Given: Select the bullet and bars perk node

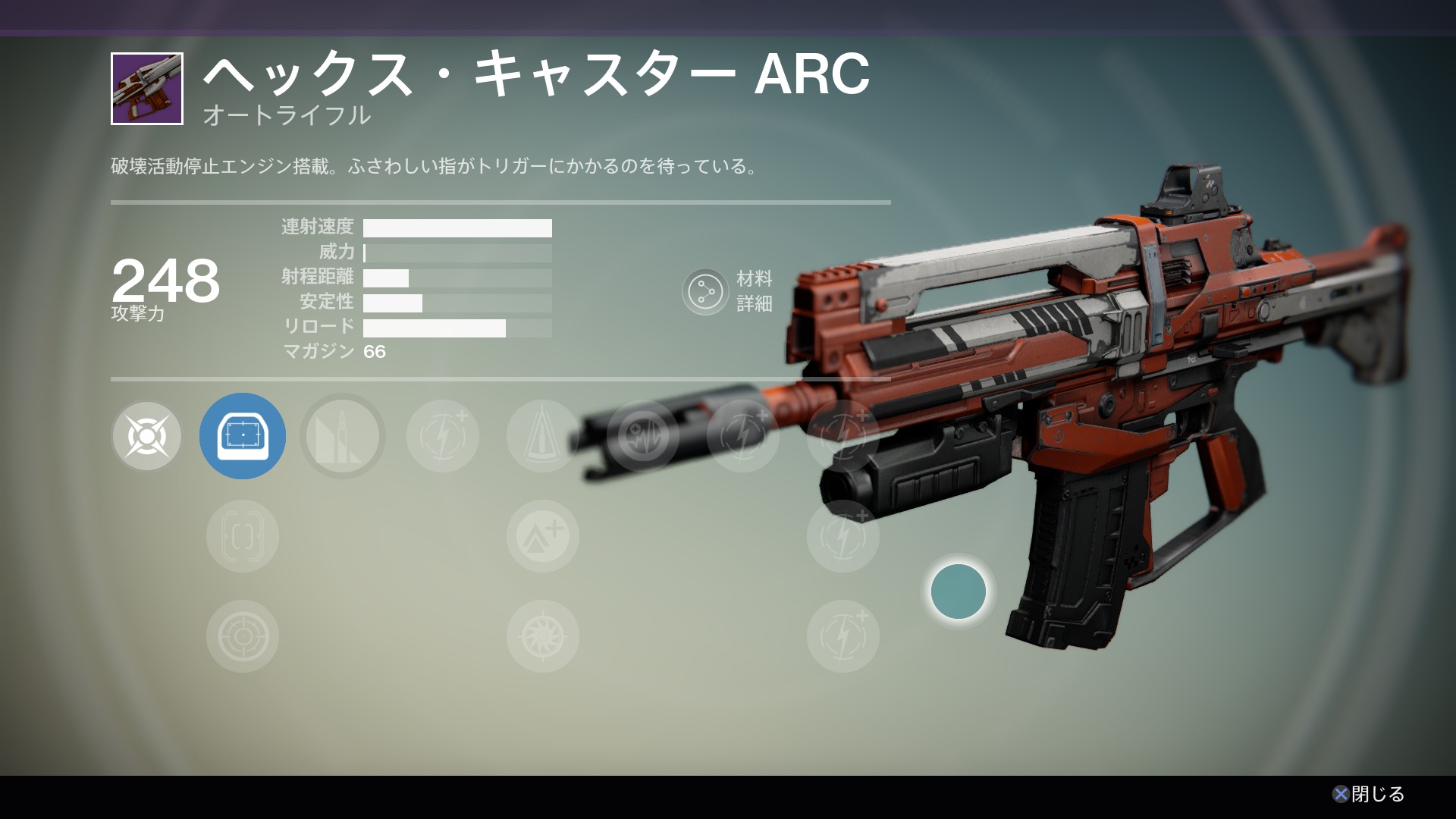Looking at the screenshot, I should (x=343, y=436).
